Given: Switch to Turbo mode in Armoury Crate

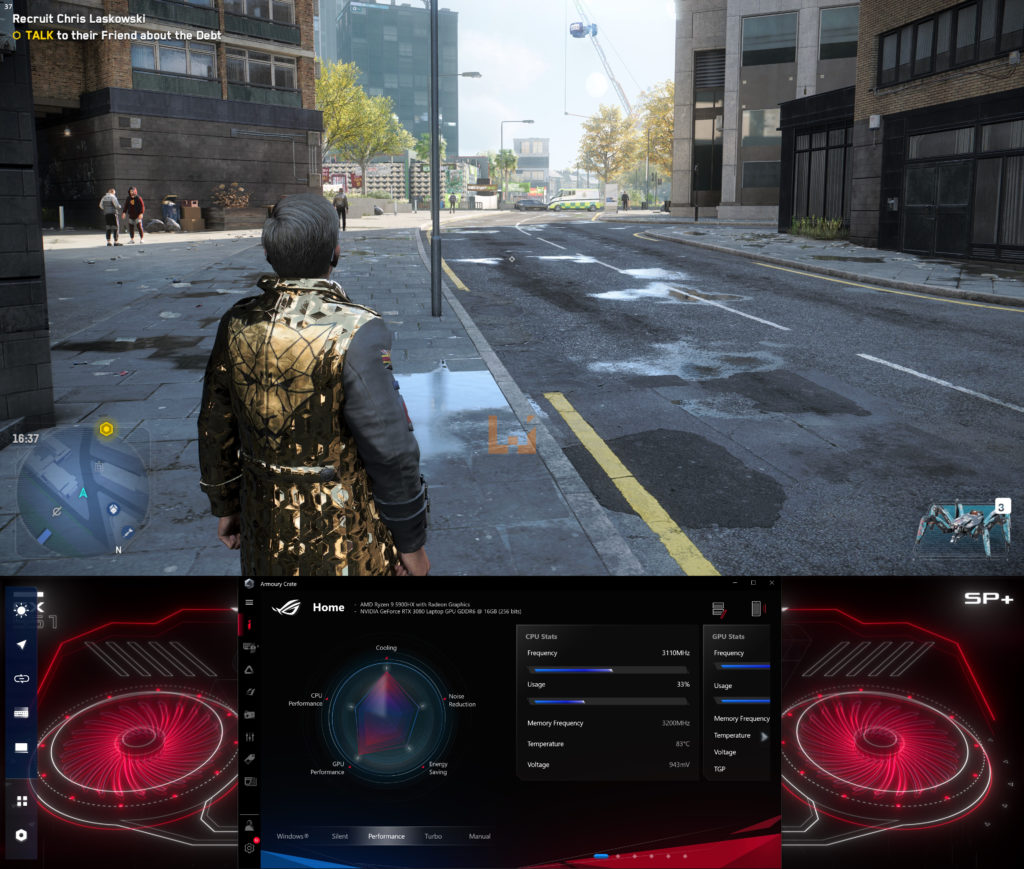Looking at the screenshot, I should (x=433, y=836).
